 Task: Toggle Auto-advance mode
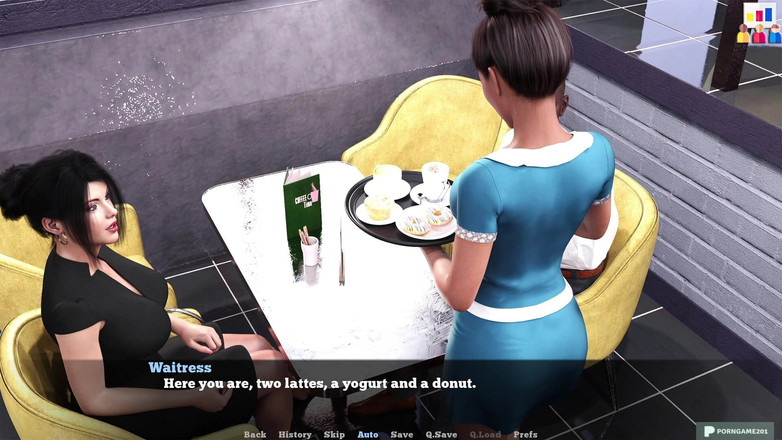368,434
